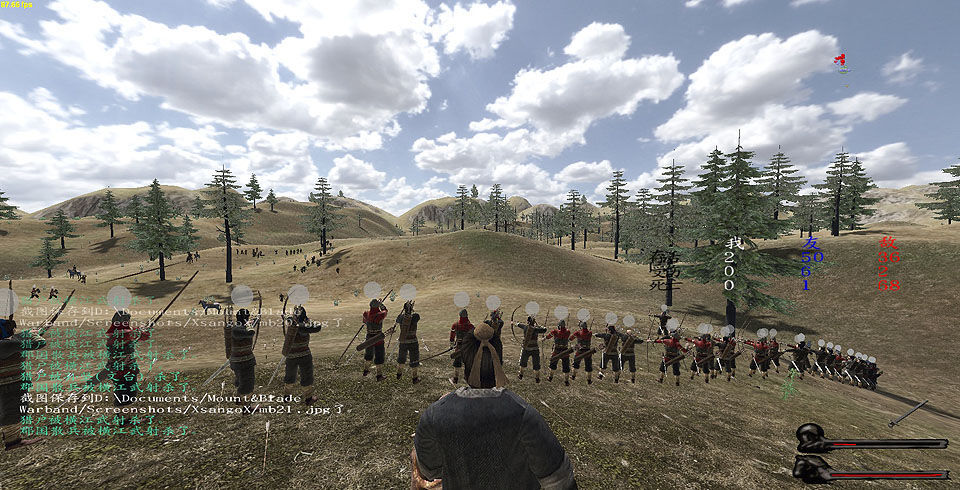Select the battle radar with red dots
The width and height of the screenshot is (960, 490).
tap(842, 64)
